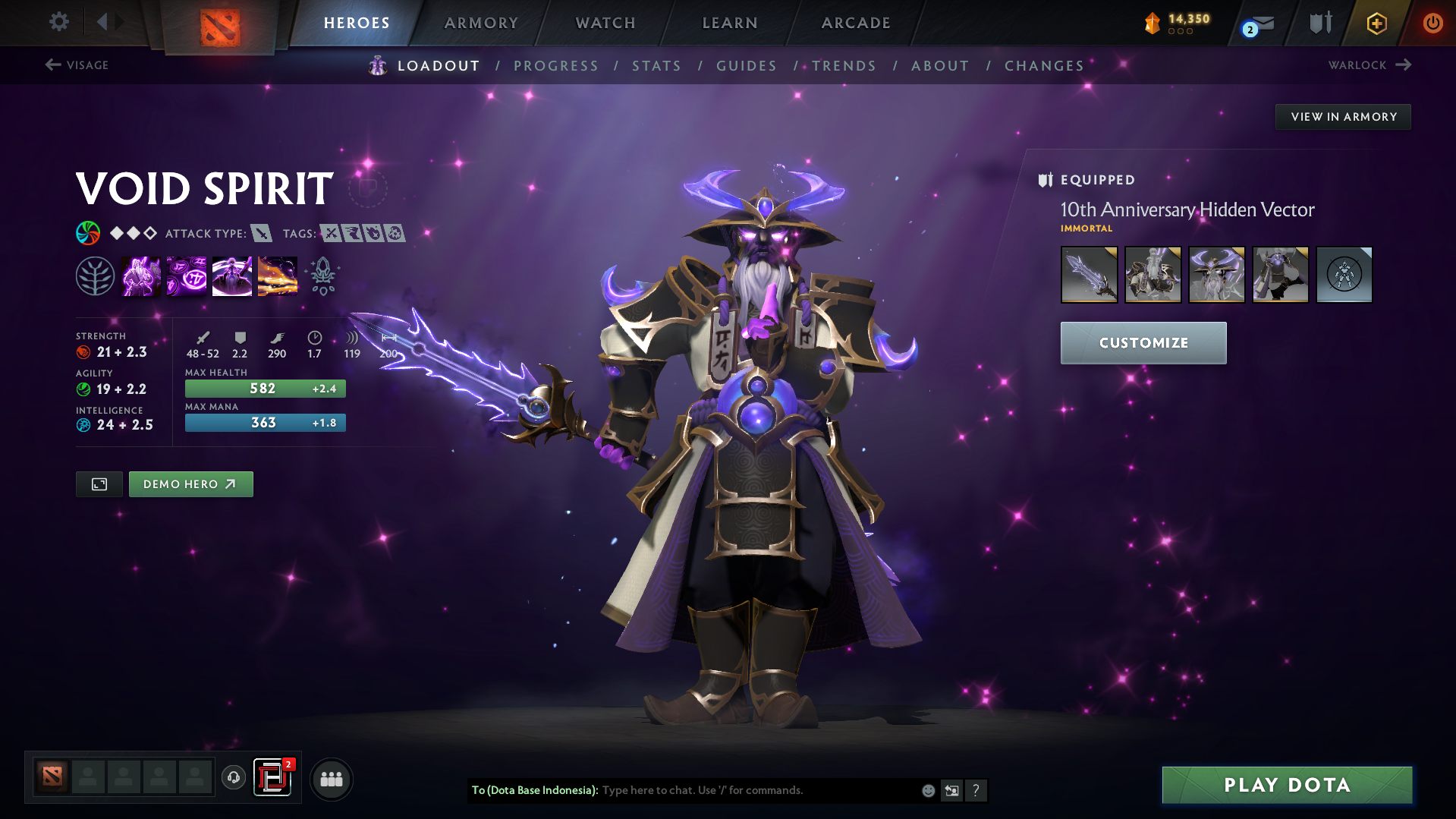Switch to the STATS tab
Image resolution: width=1456 pixels, height=819 pixels.
656,66
